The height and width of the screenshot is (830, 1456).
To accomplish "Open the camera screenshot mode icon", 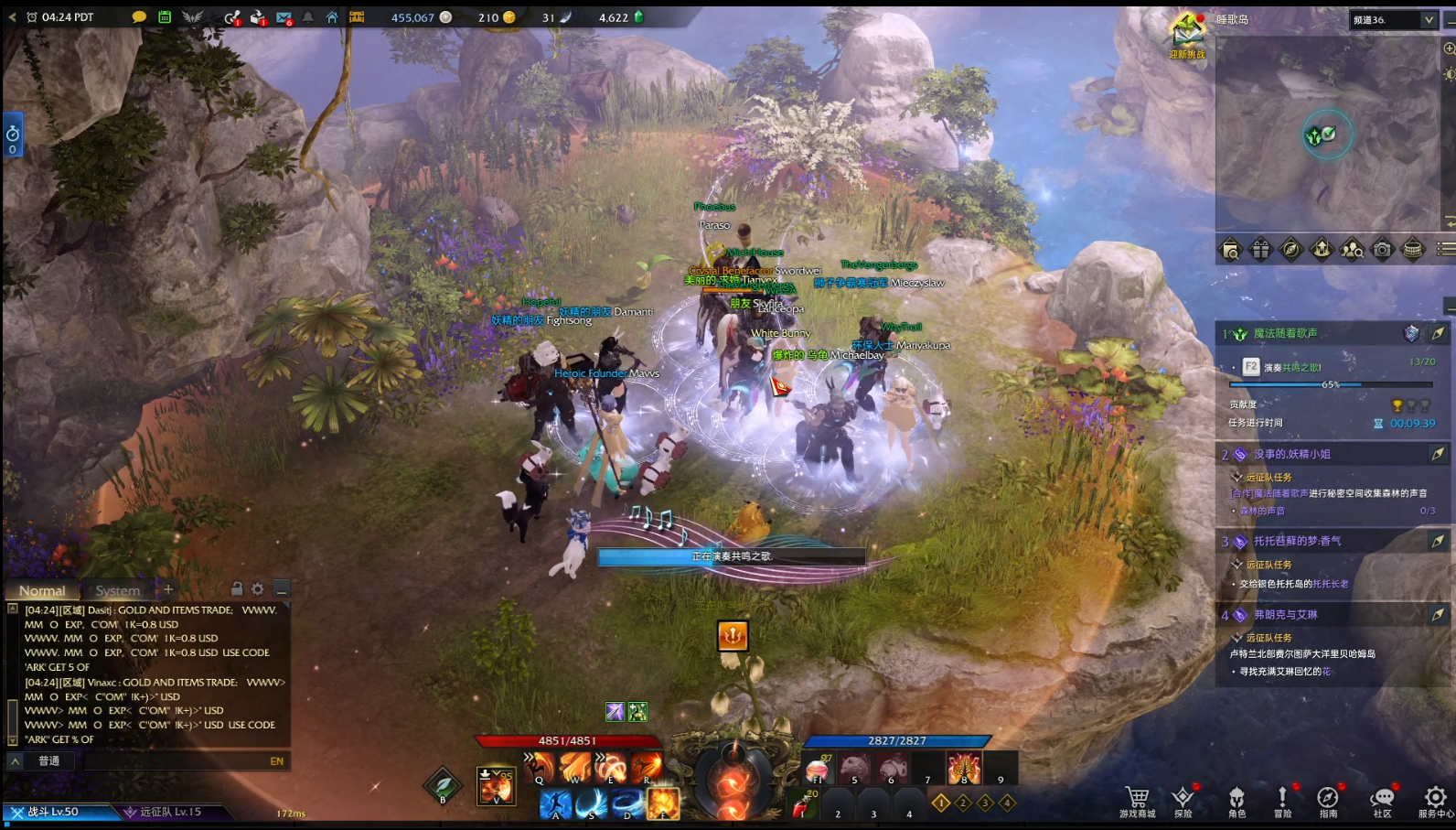I will 1382,249.
